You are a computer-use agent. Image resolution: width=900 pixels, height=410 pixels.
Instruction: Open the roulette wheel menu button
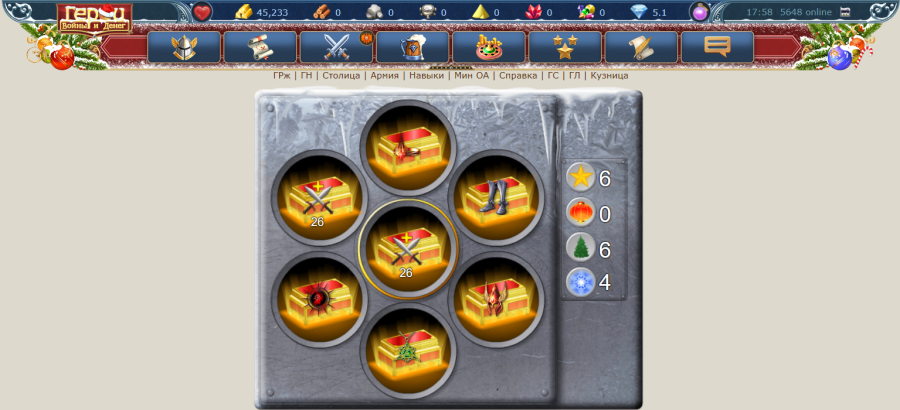click(x=489, y=47)
